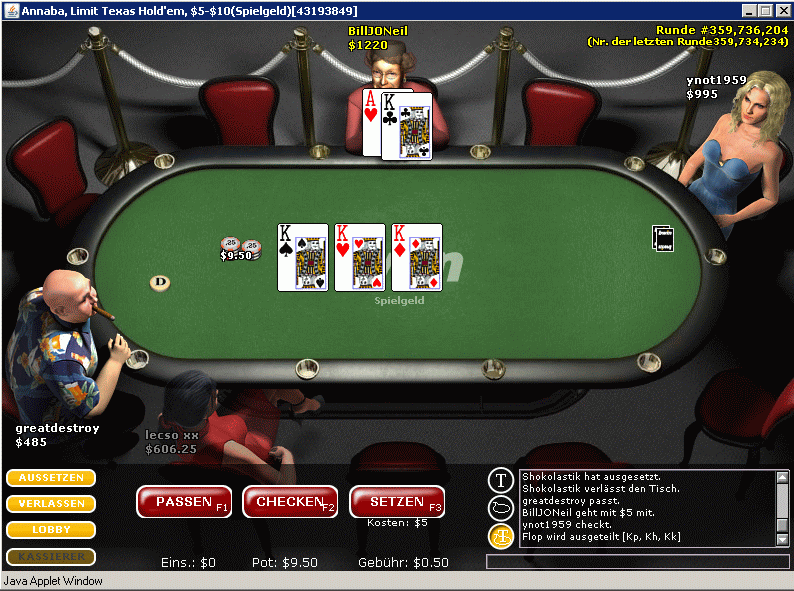Return to the LOBBY
This screenshot has width=794, height=591.
(51, 530)
